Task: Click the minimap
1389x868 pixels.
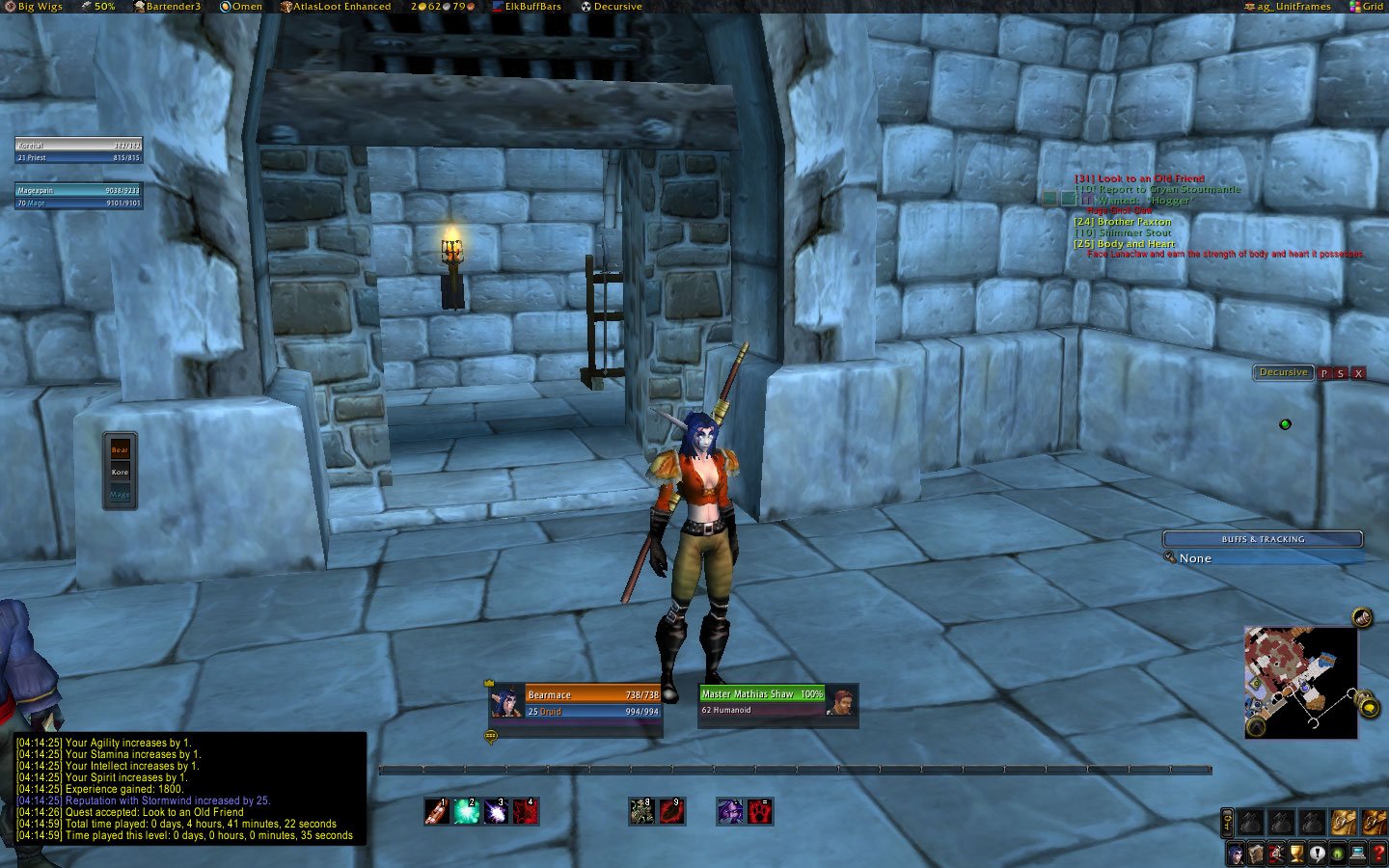Action: tap(1301, 682)
